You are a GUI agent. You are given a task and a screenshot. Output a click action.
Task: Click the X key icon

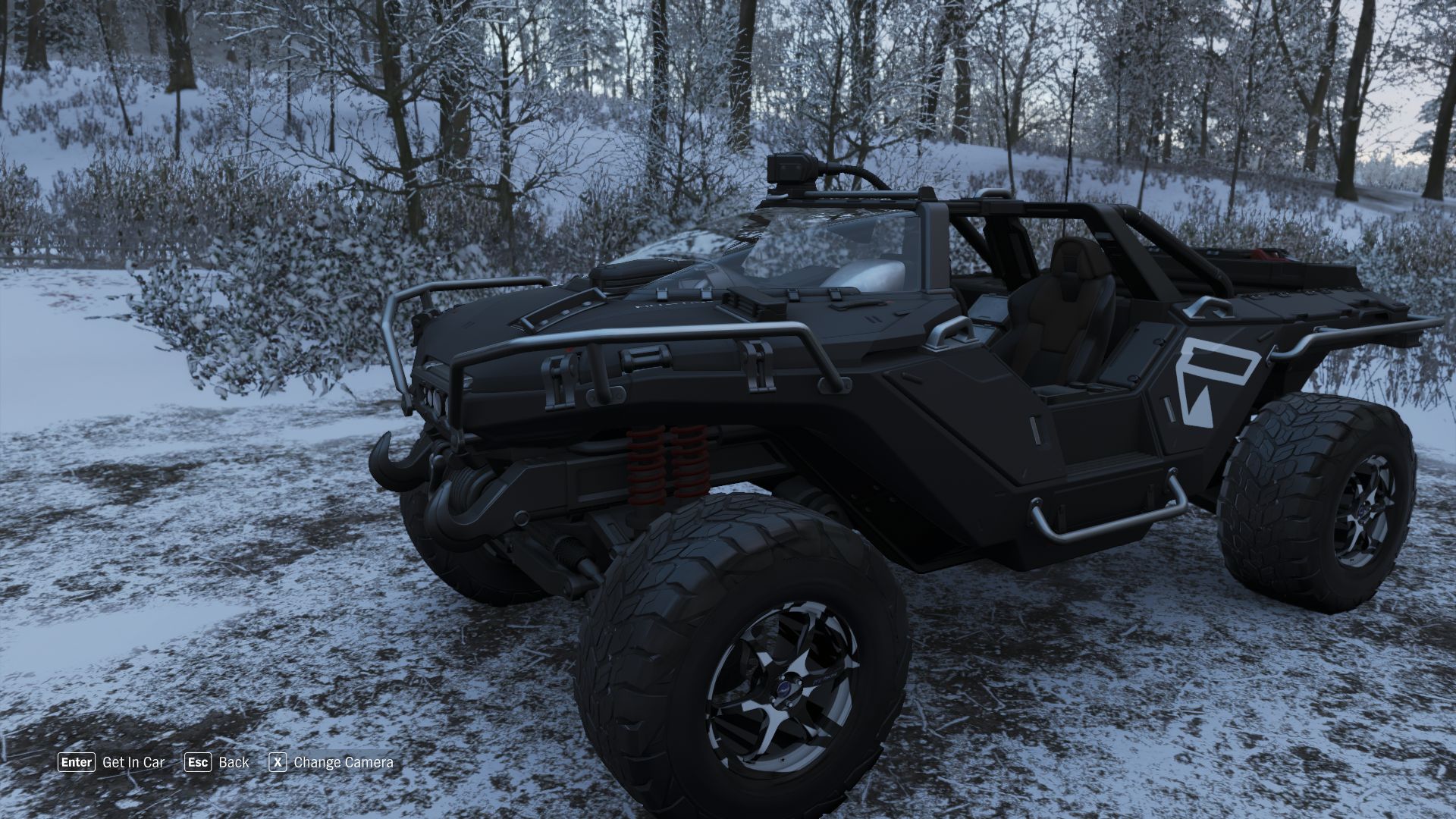click(x=278, y=762)
